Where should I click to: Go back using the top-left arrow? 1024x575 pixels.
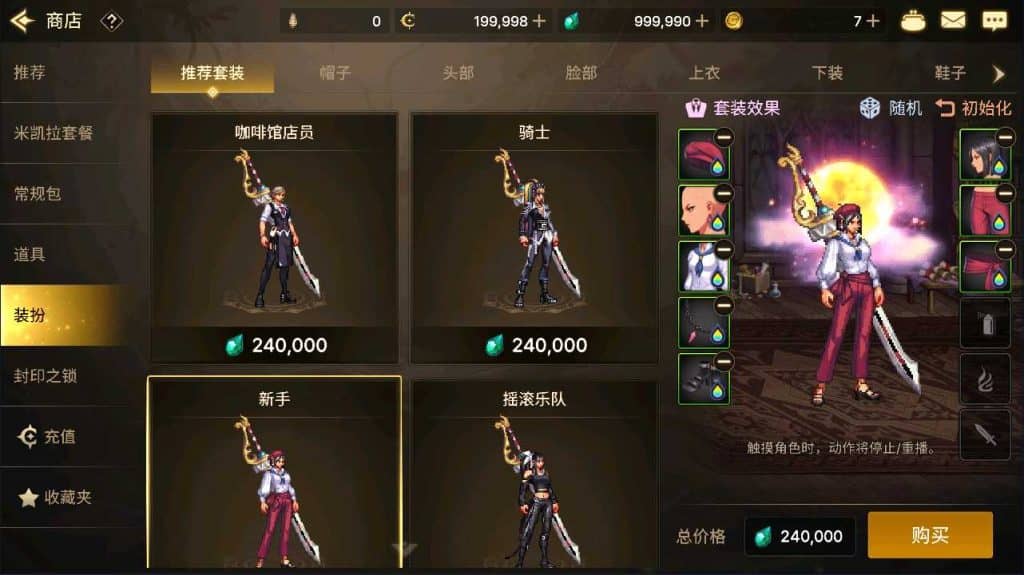tap(22, 21)
